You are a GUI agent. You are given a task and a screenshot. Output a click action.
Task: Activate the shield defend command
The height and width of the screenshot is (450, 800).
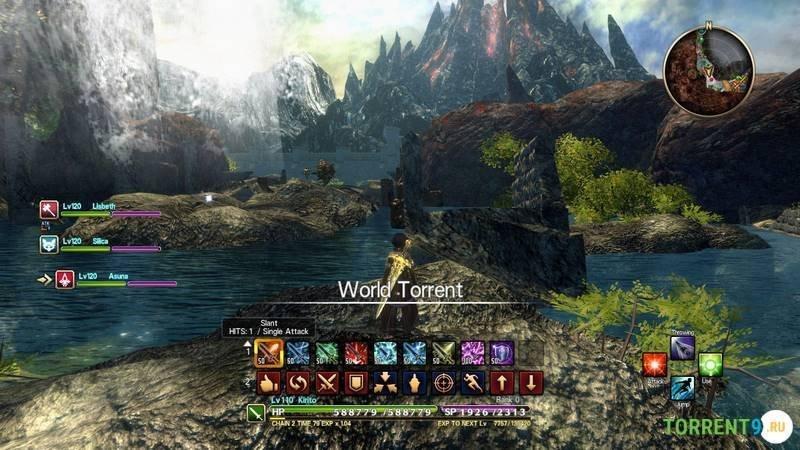[356, 382]
